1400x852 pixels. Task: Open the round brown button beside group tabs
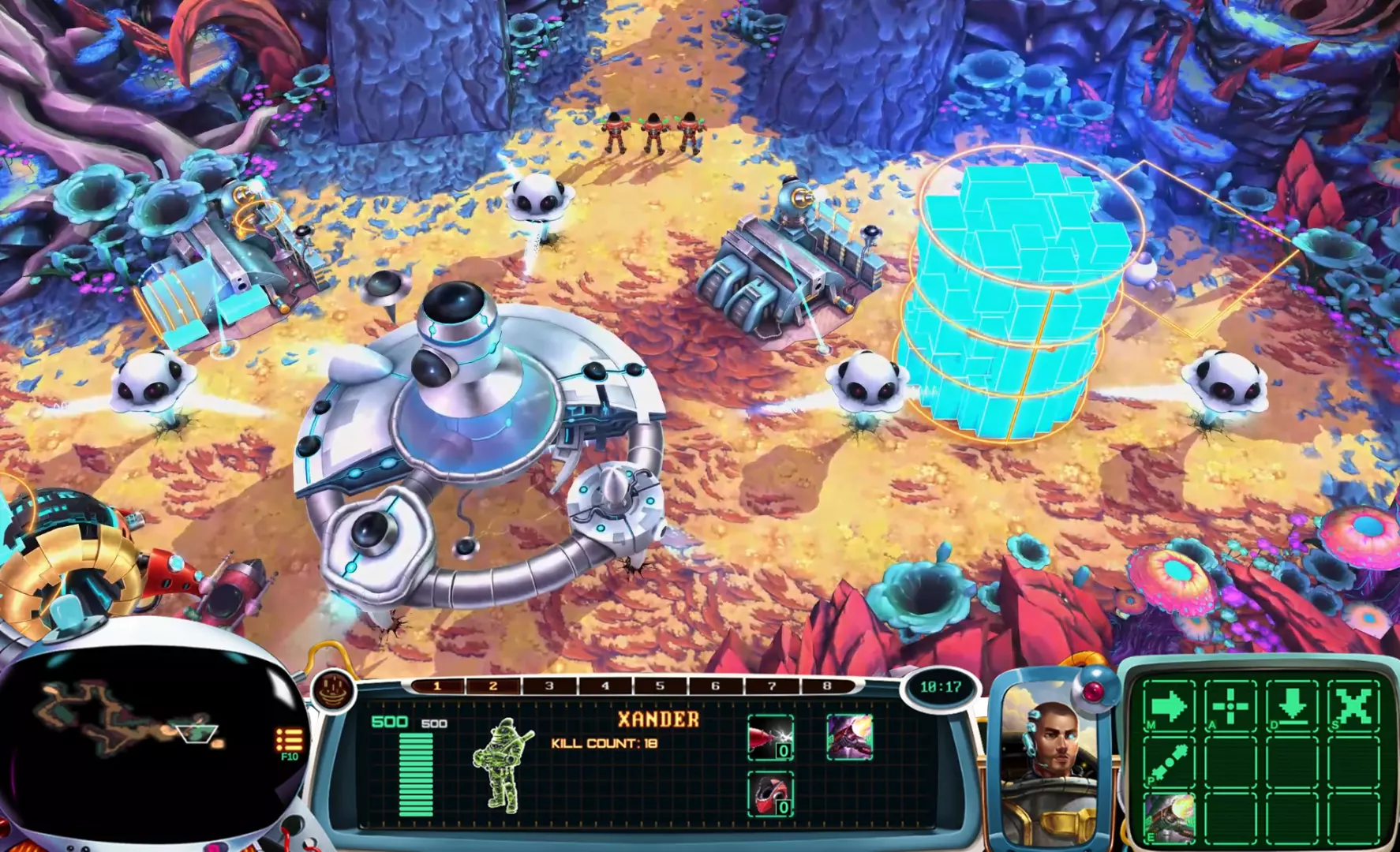333,689
